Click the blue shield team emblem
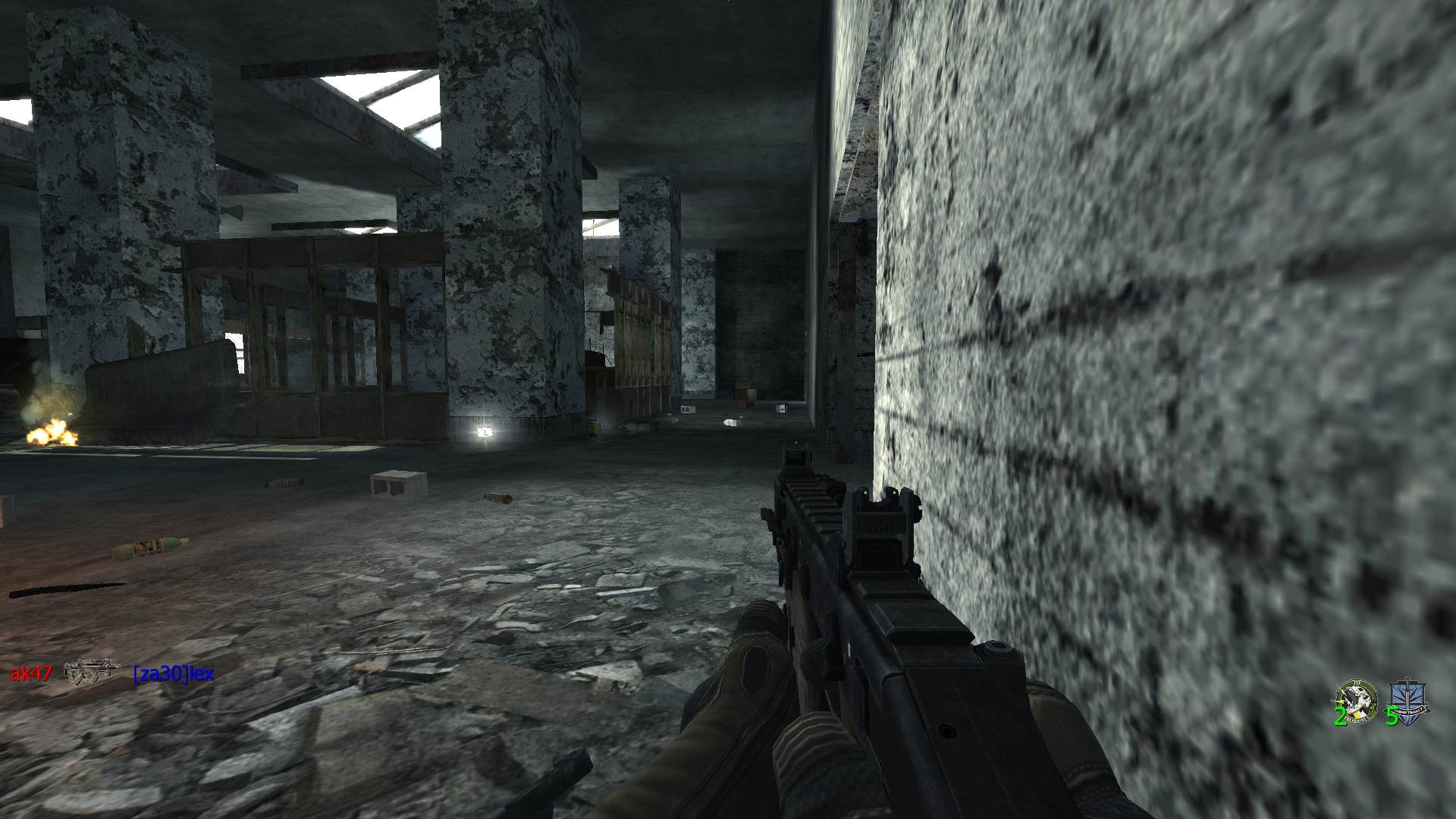The image size is (1456, 819). coord(1408,698)
